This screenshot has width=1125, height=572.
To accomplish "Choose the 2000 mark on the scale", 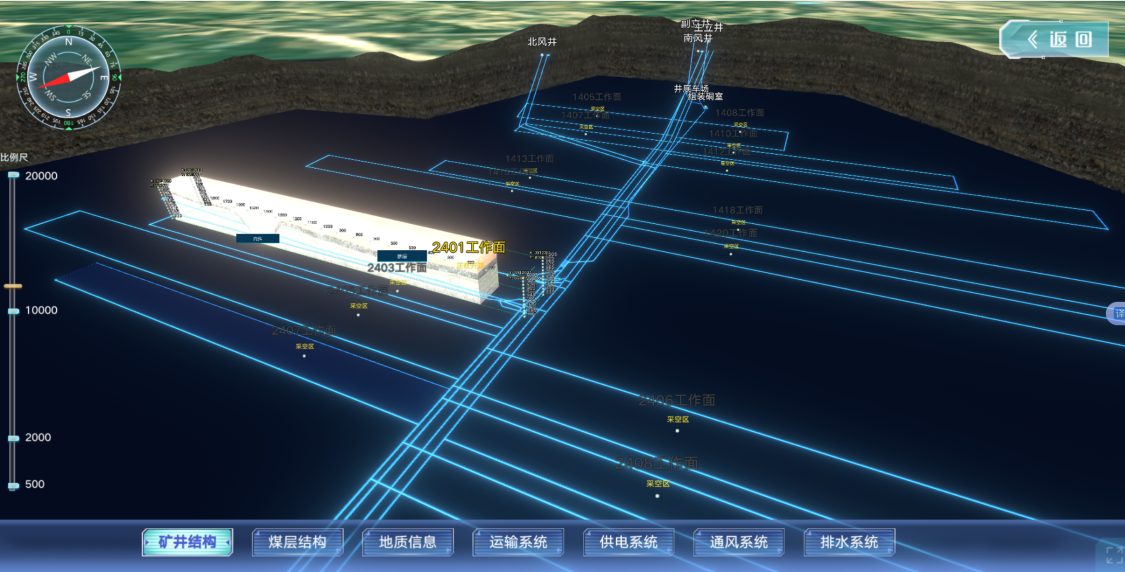I will [13, 438].
